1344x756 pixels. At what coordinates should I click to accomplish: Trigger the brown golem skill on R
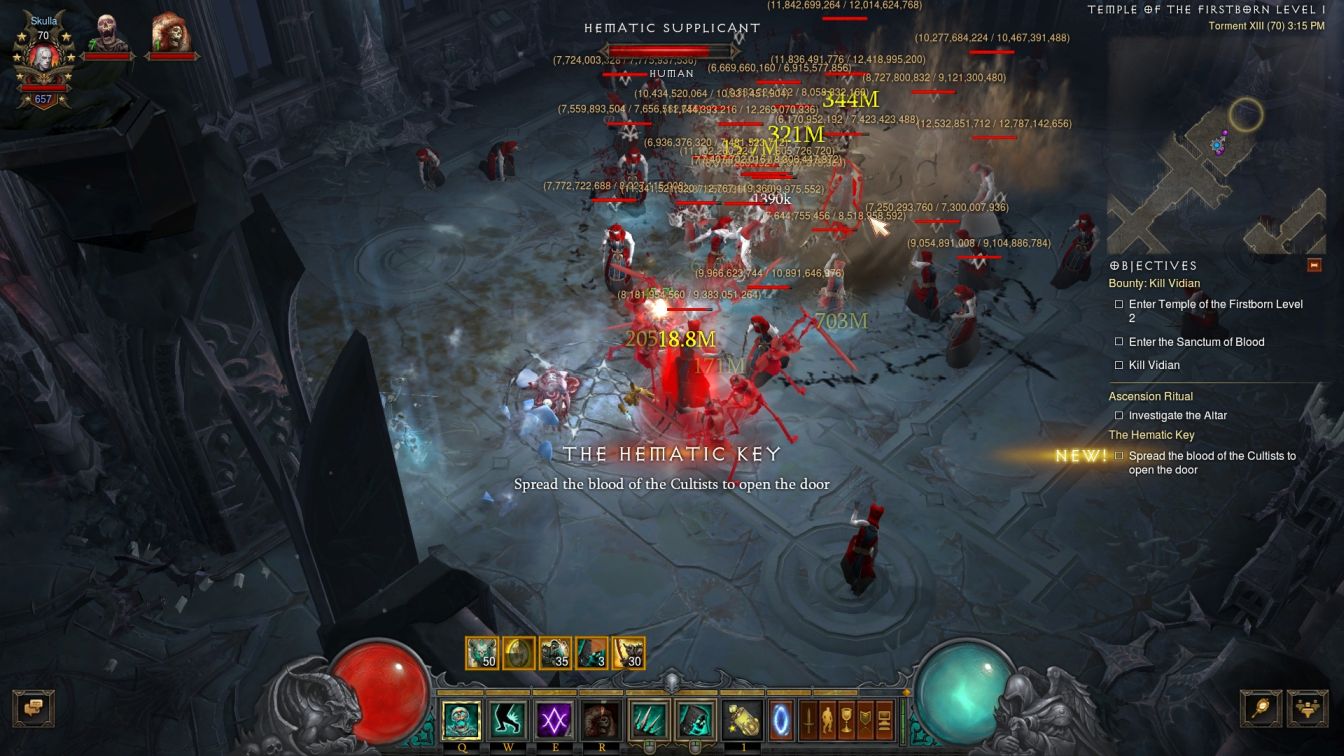click(x=602, y=719)
